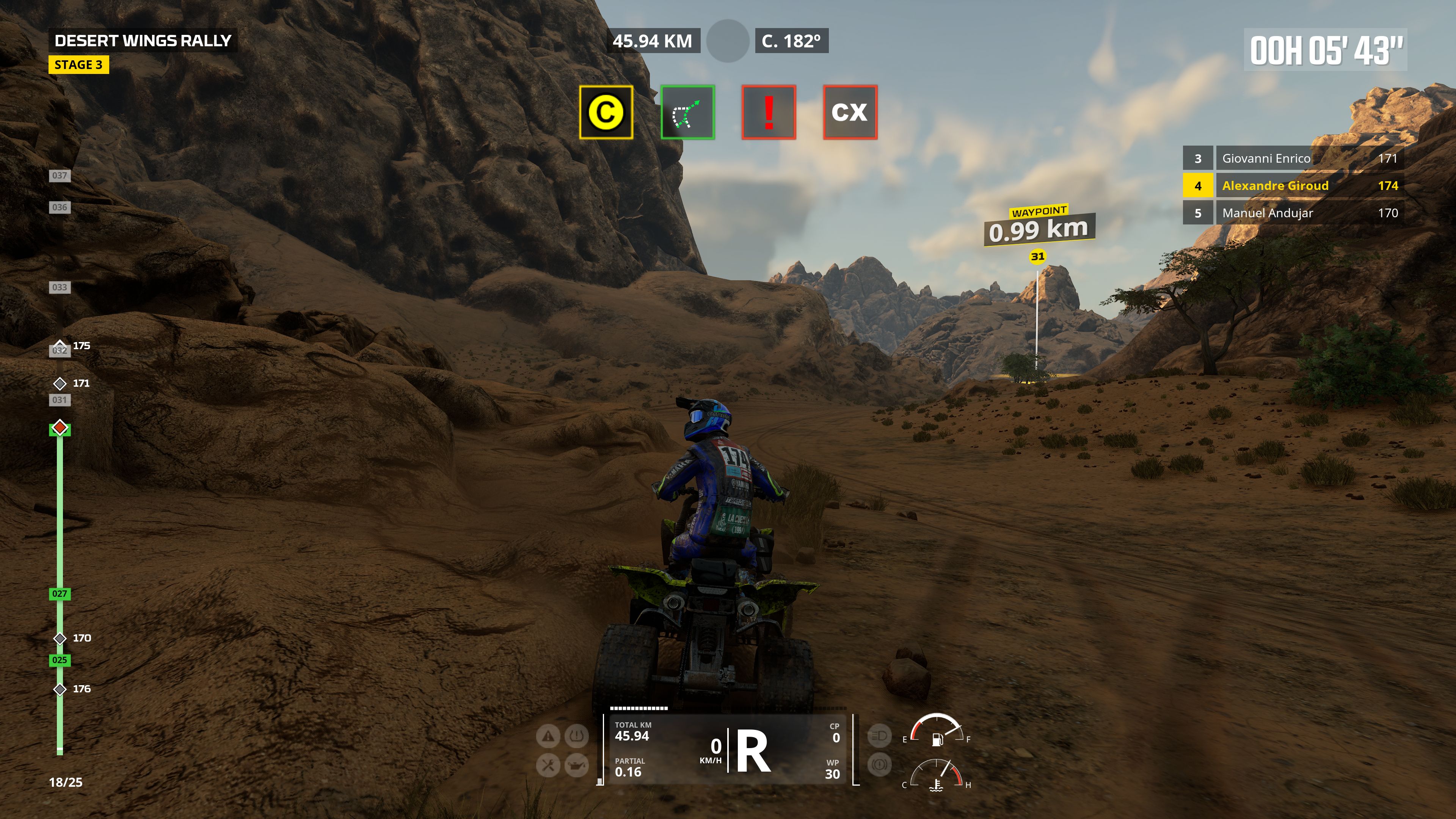Click the oil can status icon
Viewport: 1456px width, 819px height.
(576, 766)
